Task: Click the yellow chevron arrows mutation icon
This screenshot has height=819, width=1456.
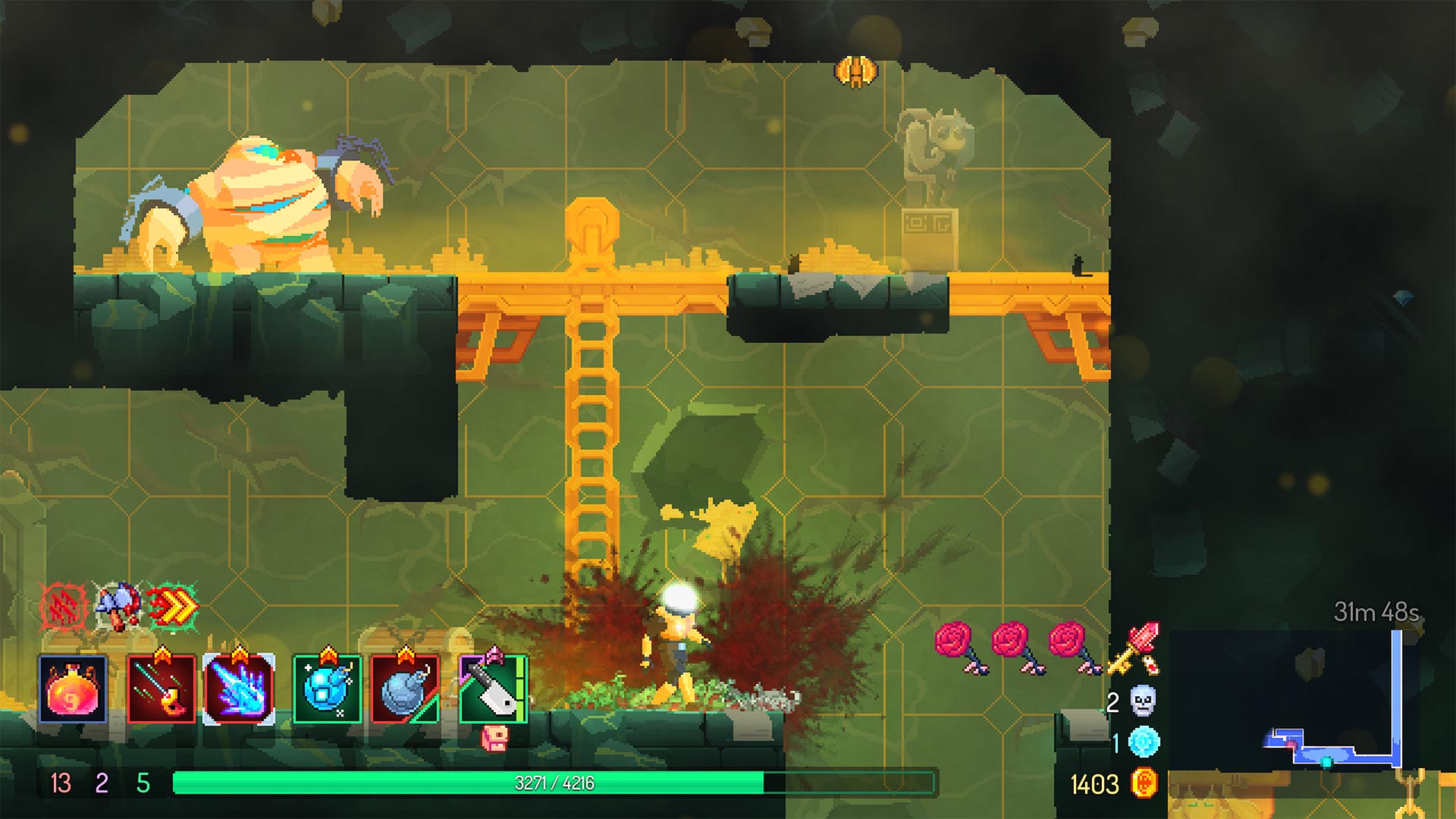Action: (x=173, y=607)
